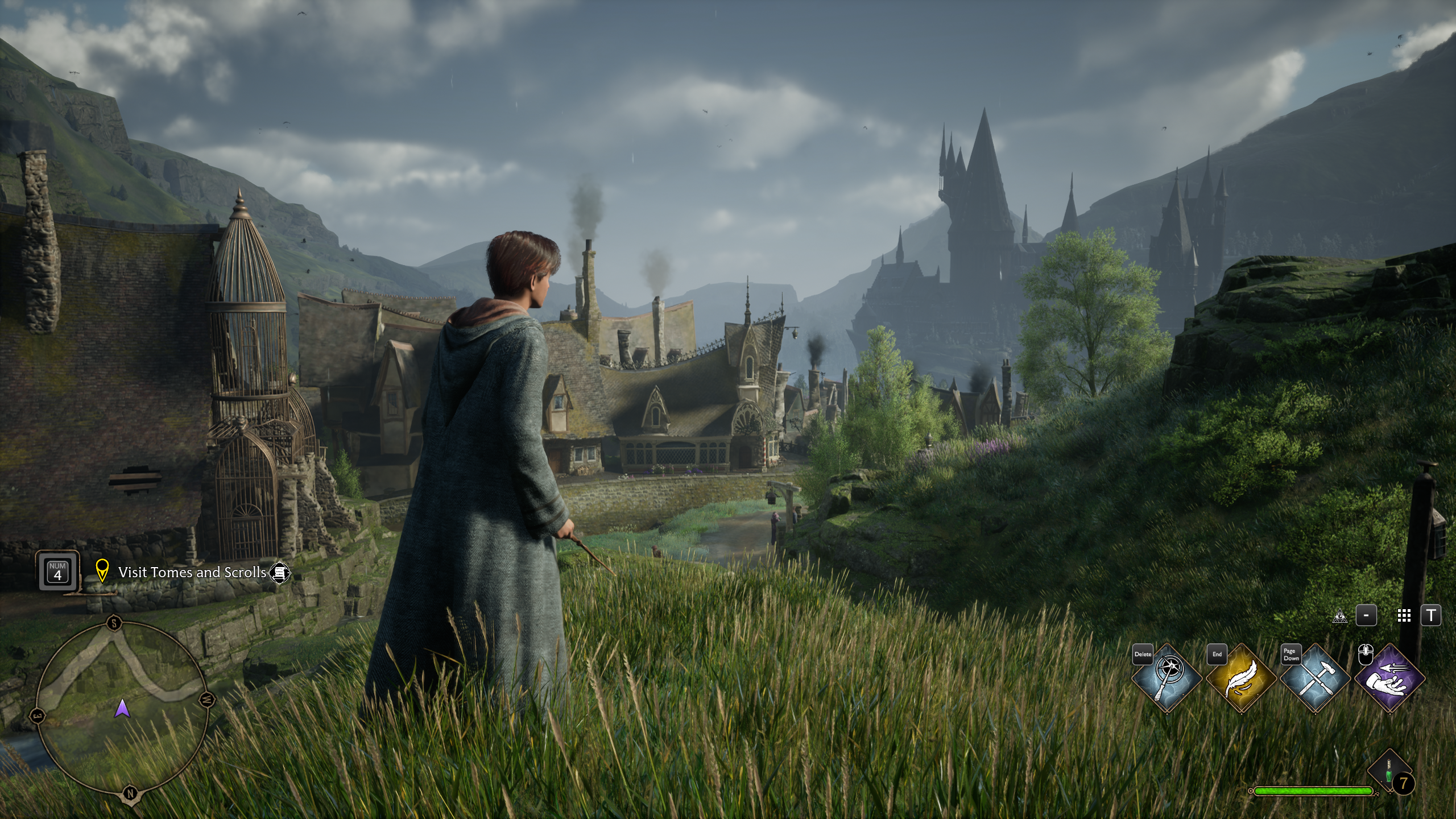Image resolution: width=1456 pixels, height=819 pixels.
Task: Select the Lumos spell slot
Action: [x=1167, y=678]
